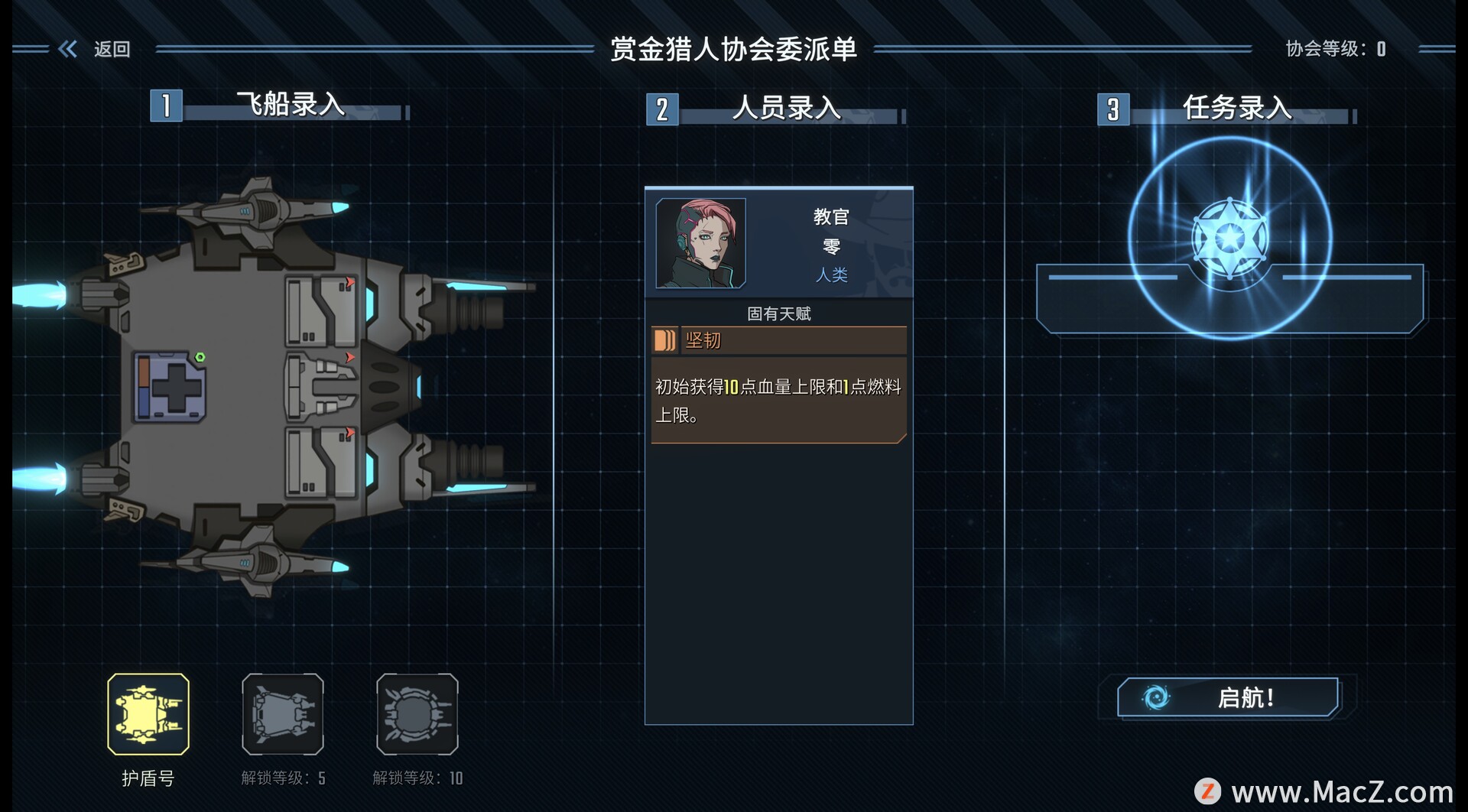
Task: Switch to the 人员录入 step header
Action: coord(786,109)
